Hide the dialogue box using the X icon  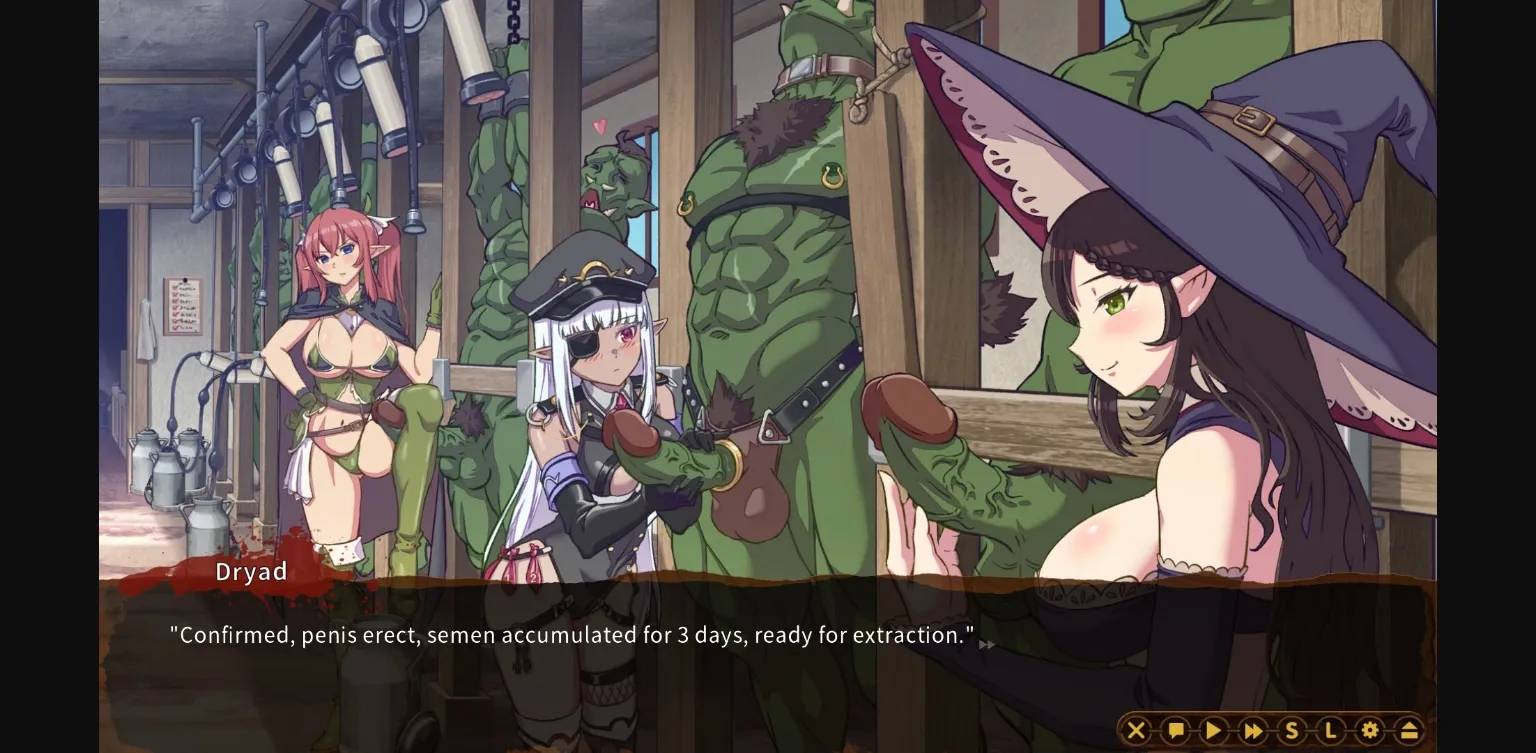[1137, 730]
